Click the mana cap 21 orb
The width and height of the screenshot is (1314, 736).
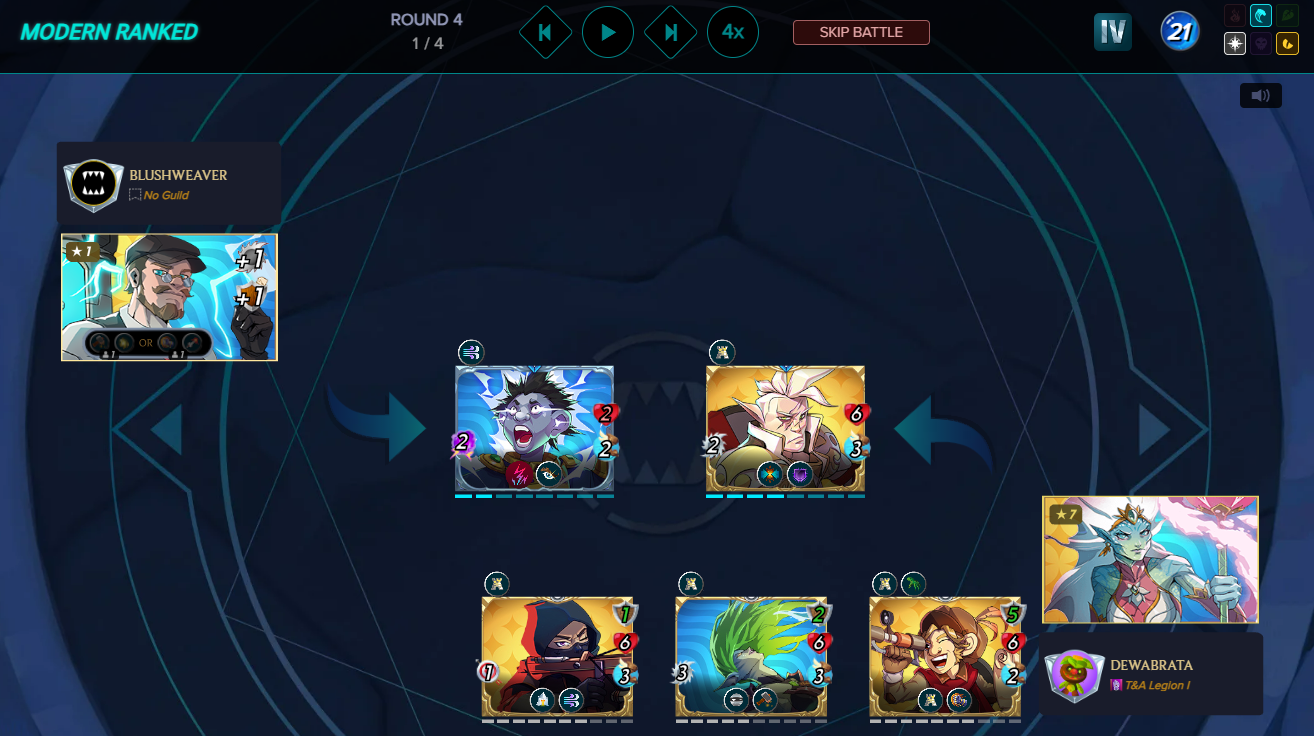point(1180,32)
